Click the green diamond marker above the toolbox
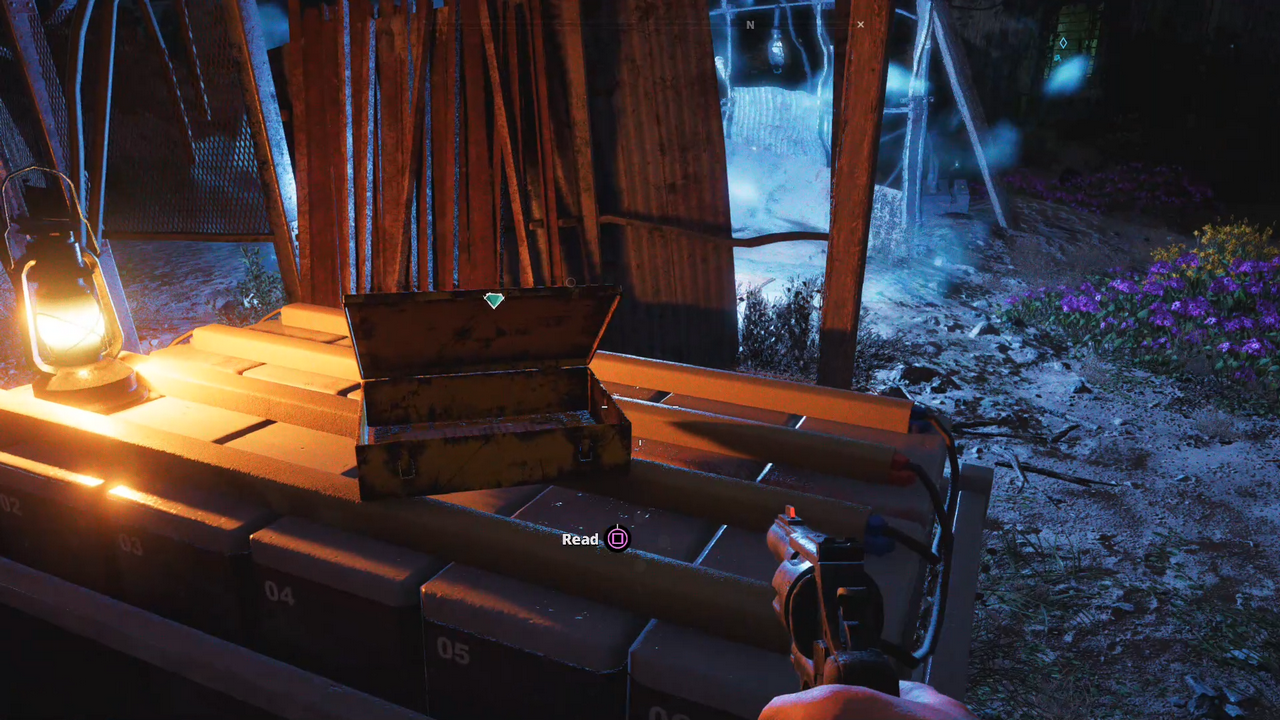Screen dimensions: 1280x720 [493, 299]
